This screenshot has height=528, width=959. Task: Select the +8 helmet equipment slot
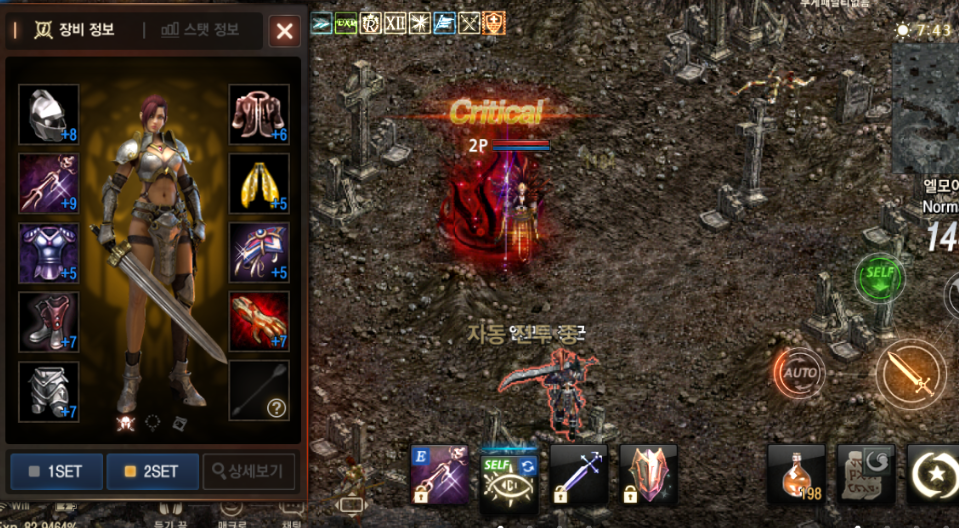point(48,115)
